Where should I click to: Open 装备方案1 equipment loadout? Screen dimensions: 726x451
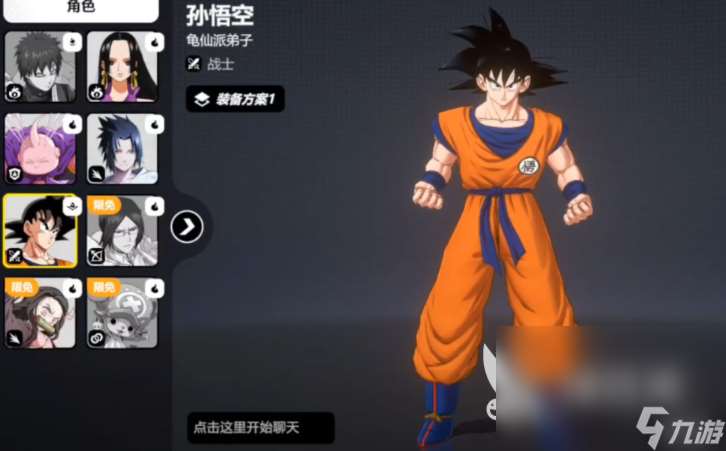(x=236, y=99)
